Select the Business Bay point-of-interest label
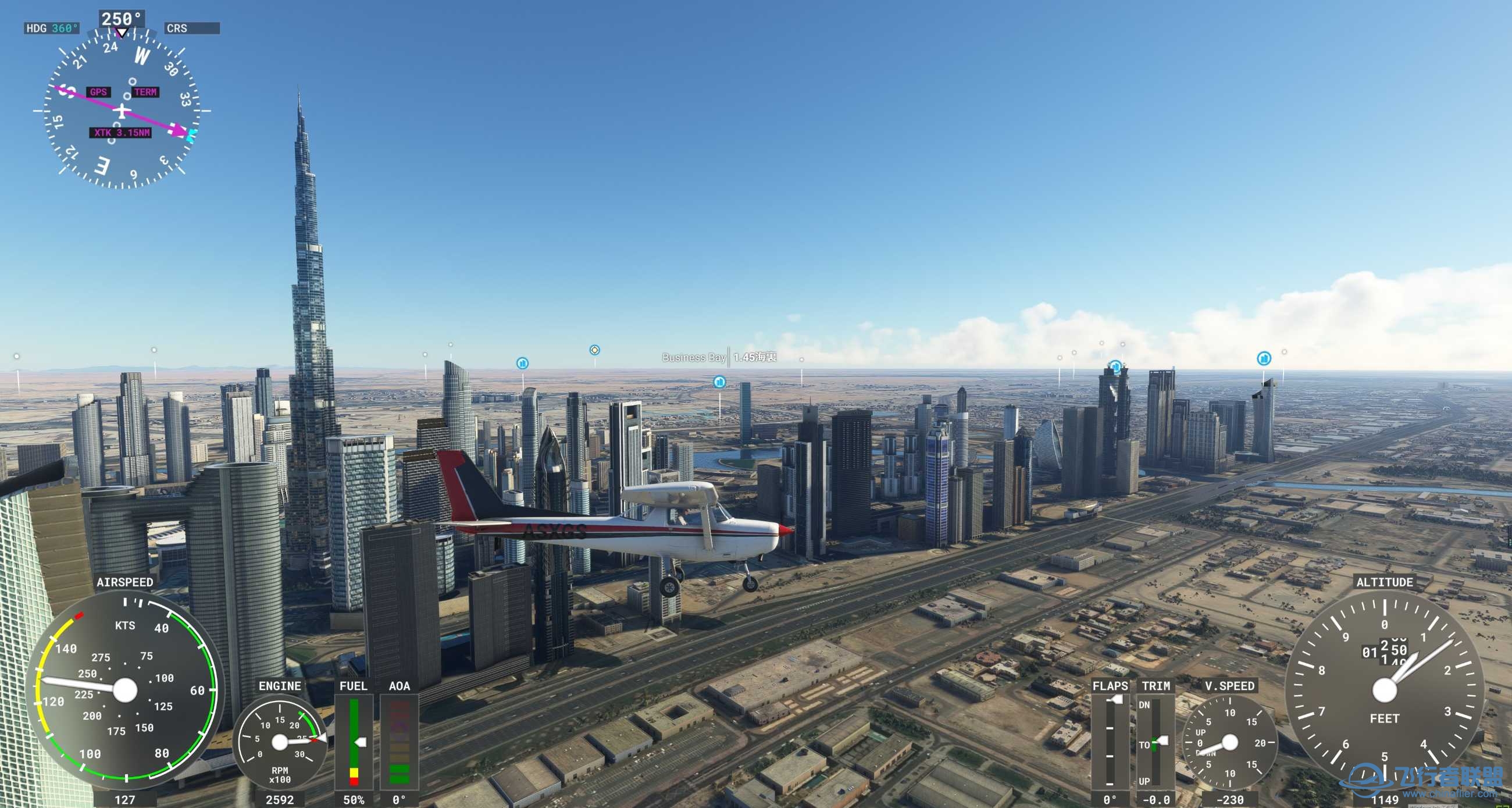1512x808 pixels. click(693, 357)
